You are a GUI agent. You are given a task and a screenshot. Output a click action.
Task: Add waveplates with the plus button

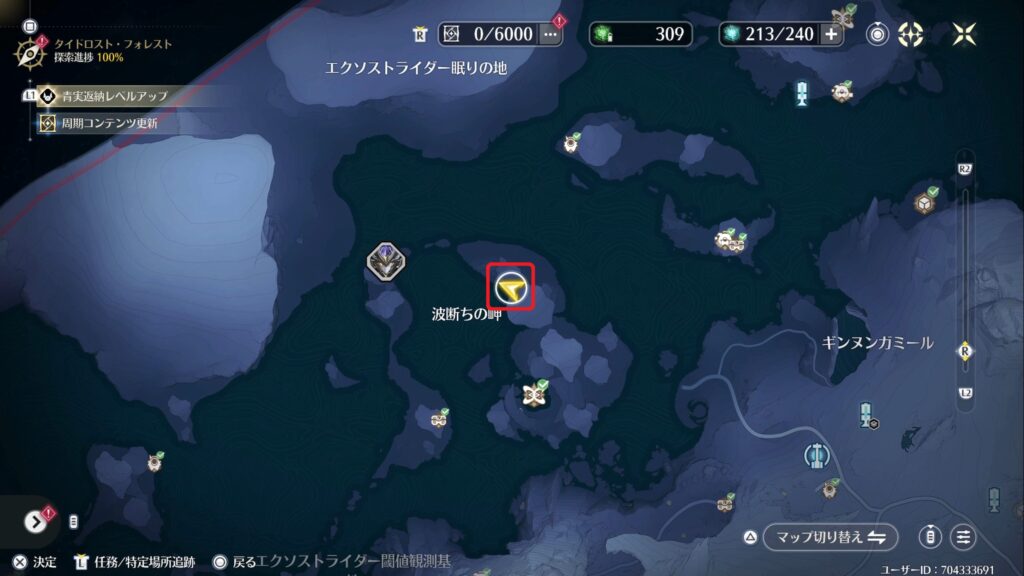832,34
